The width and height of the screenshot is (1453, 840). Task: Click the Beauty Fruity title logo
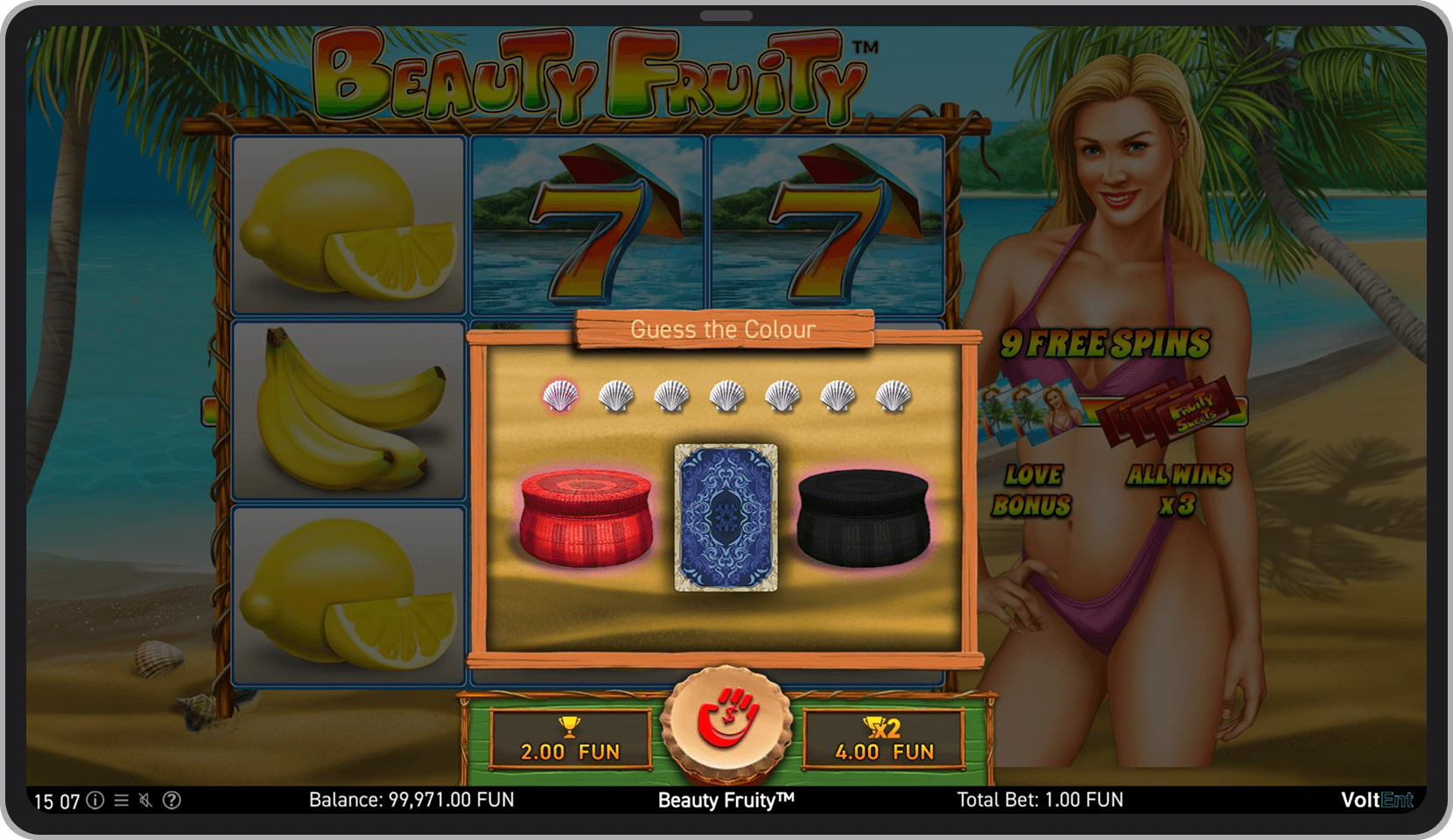pyautogui.click(x=595, y=74)
